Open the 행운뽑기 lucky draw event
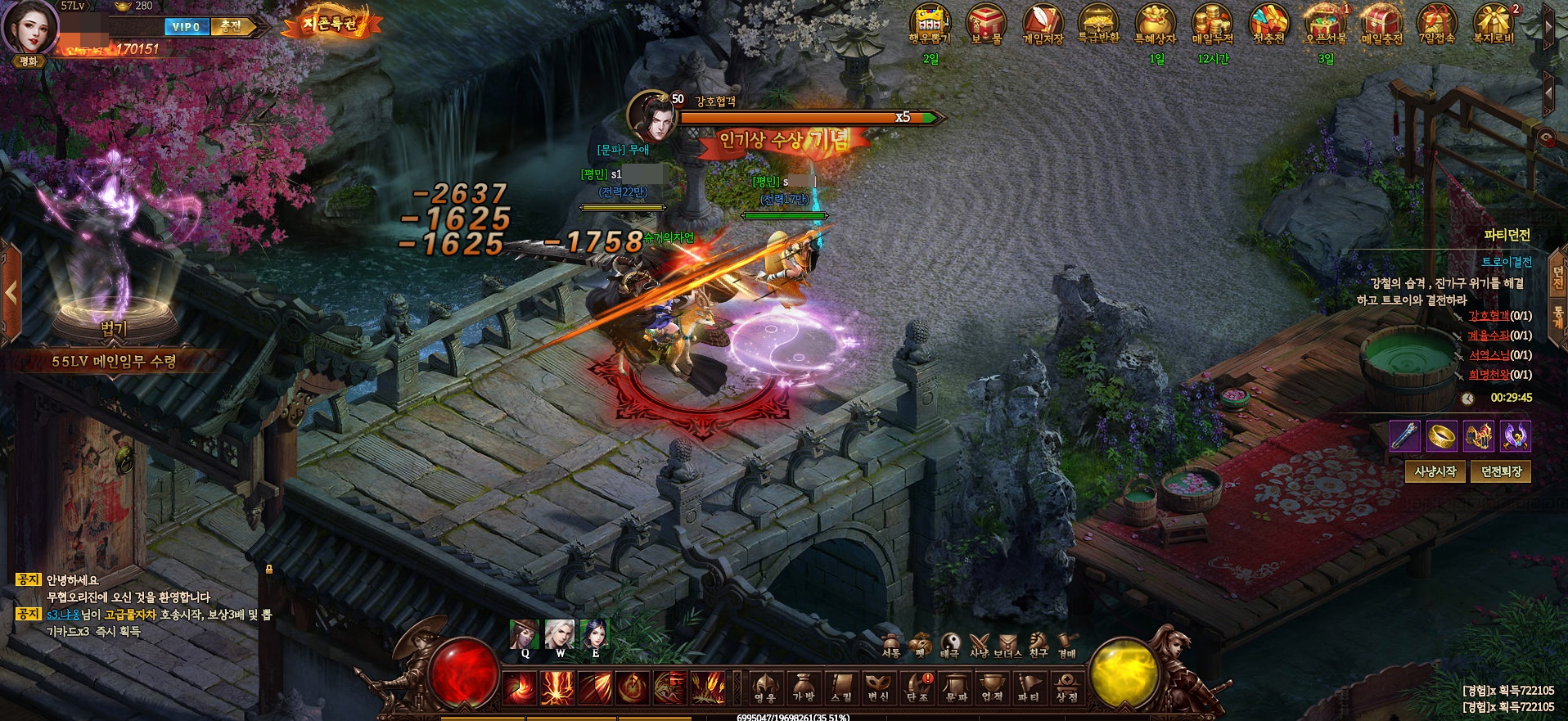The height and width of the screenshot is (721, 1568). tap(930, 25)
